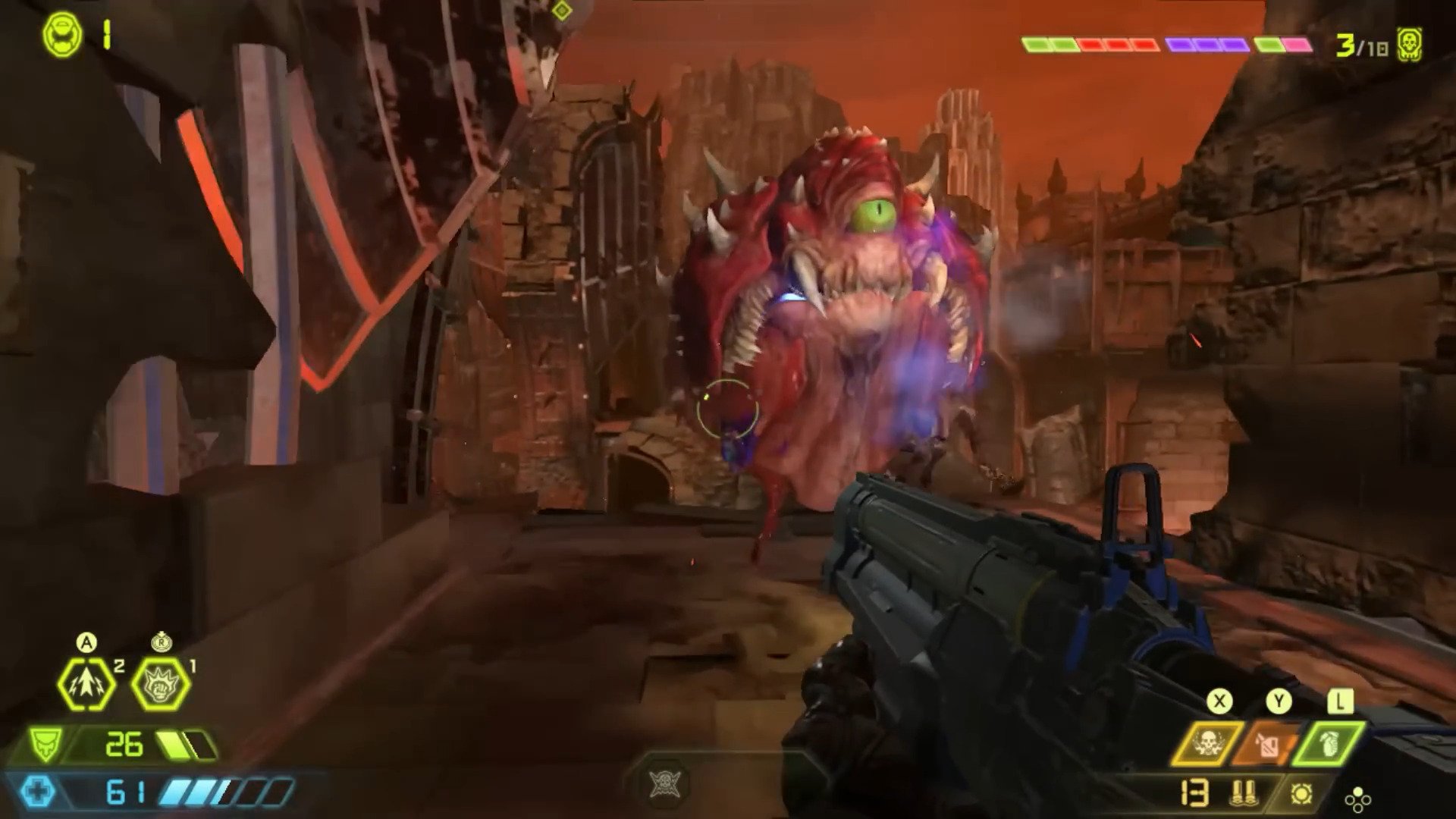Click the blood punch fist icon
Viewport: 1456px width, 819px height.
[x=162, y=684]
